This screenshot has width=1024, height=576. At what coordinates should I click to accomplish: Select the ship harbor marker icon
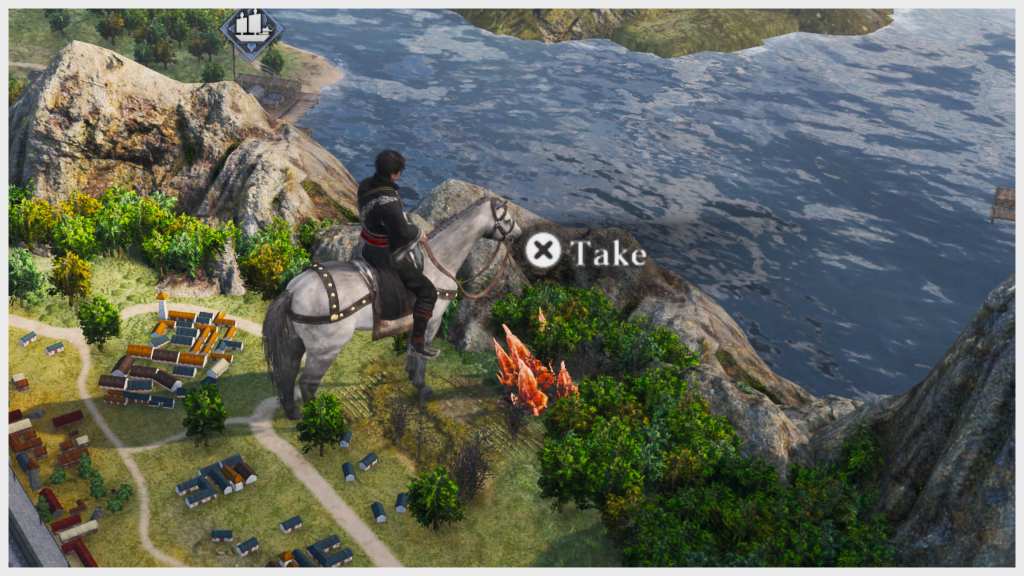tap(251, 30)
